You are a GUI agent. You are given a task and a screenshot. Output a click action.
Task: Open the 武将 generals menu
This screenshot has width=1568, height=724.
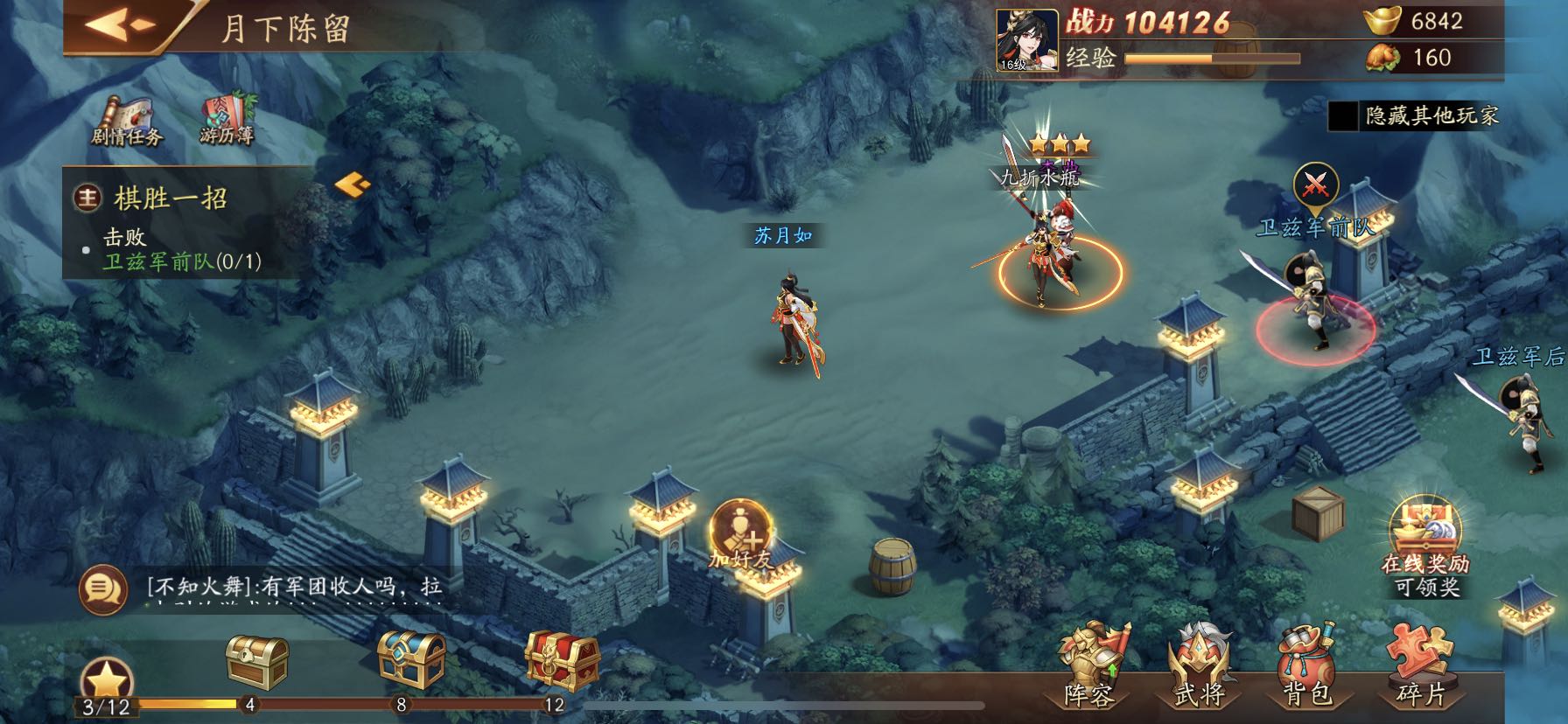point(1200,666)
